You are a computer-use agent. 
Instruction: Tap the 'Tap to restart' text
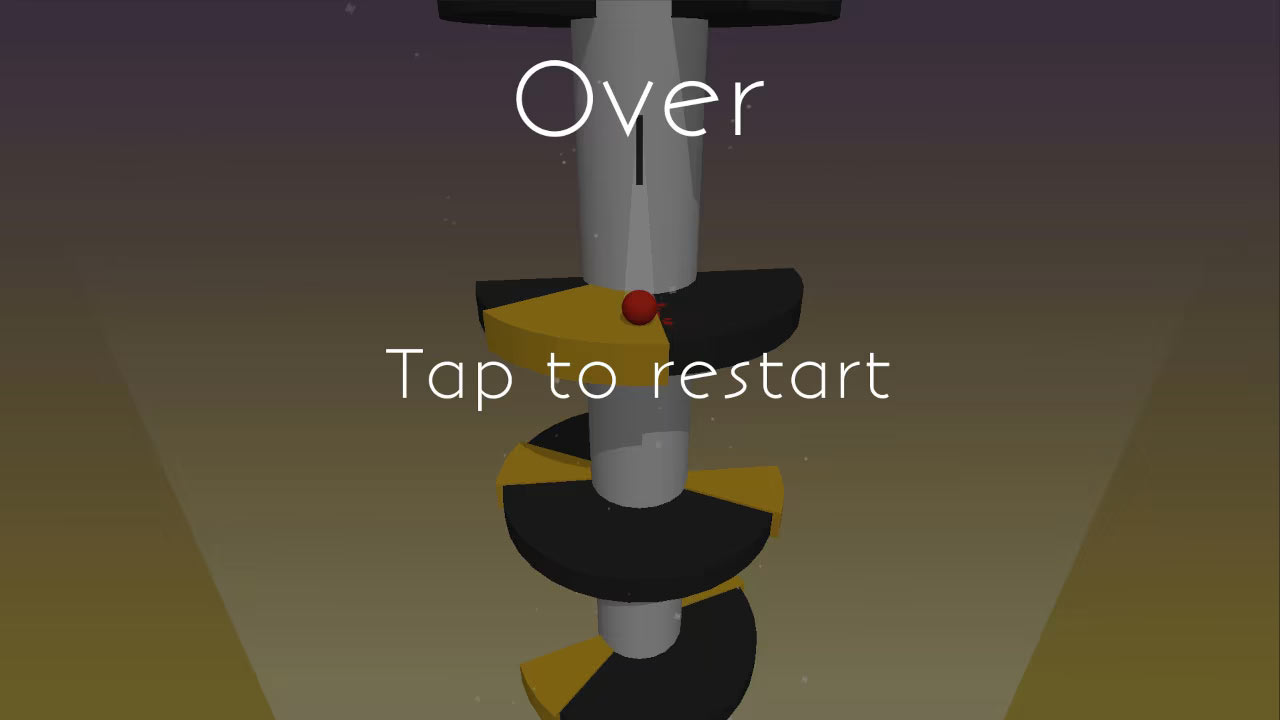[x=640, y=375]
